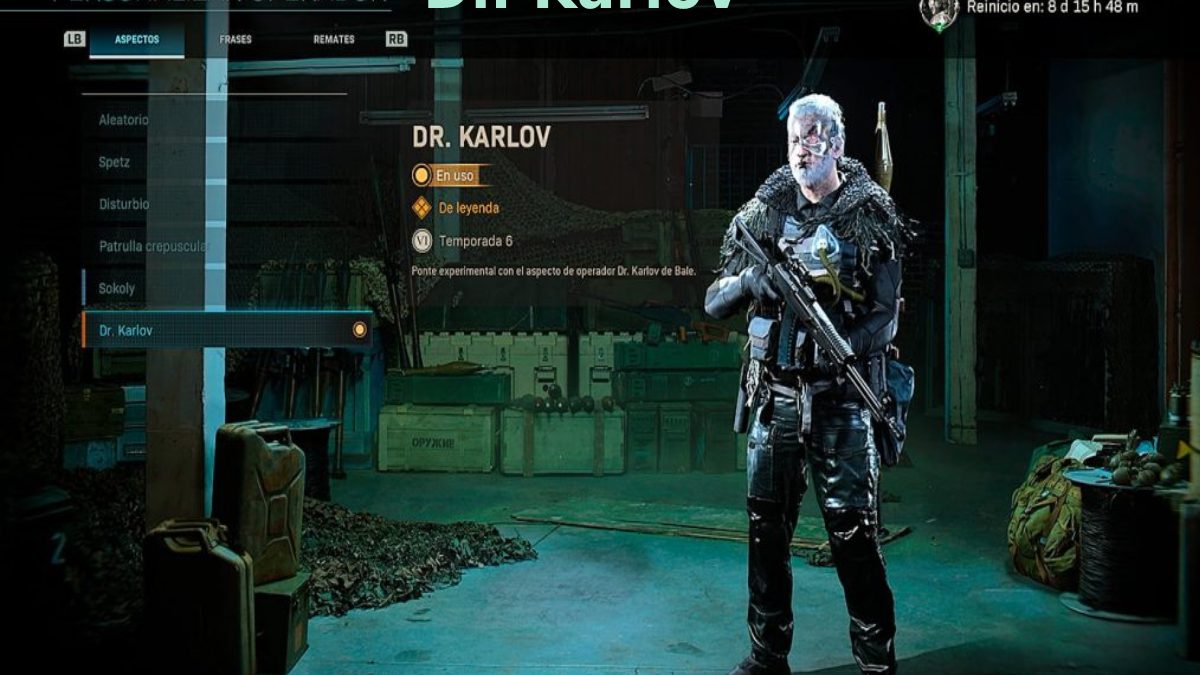Open the Frases tab
Viewport: 1200px width, 675px height.
click(x=236, y=40)
